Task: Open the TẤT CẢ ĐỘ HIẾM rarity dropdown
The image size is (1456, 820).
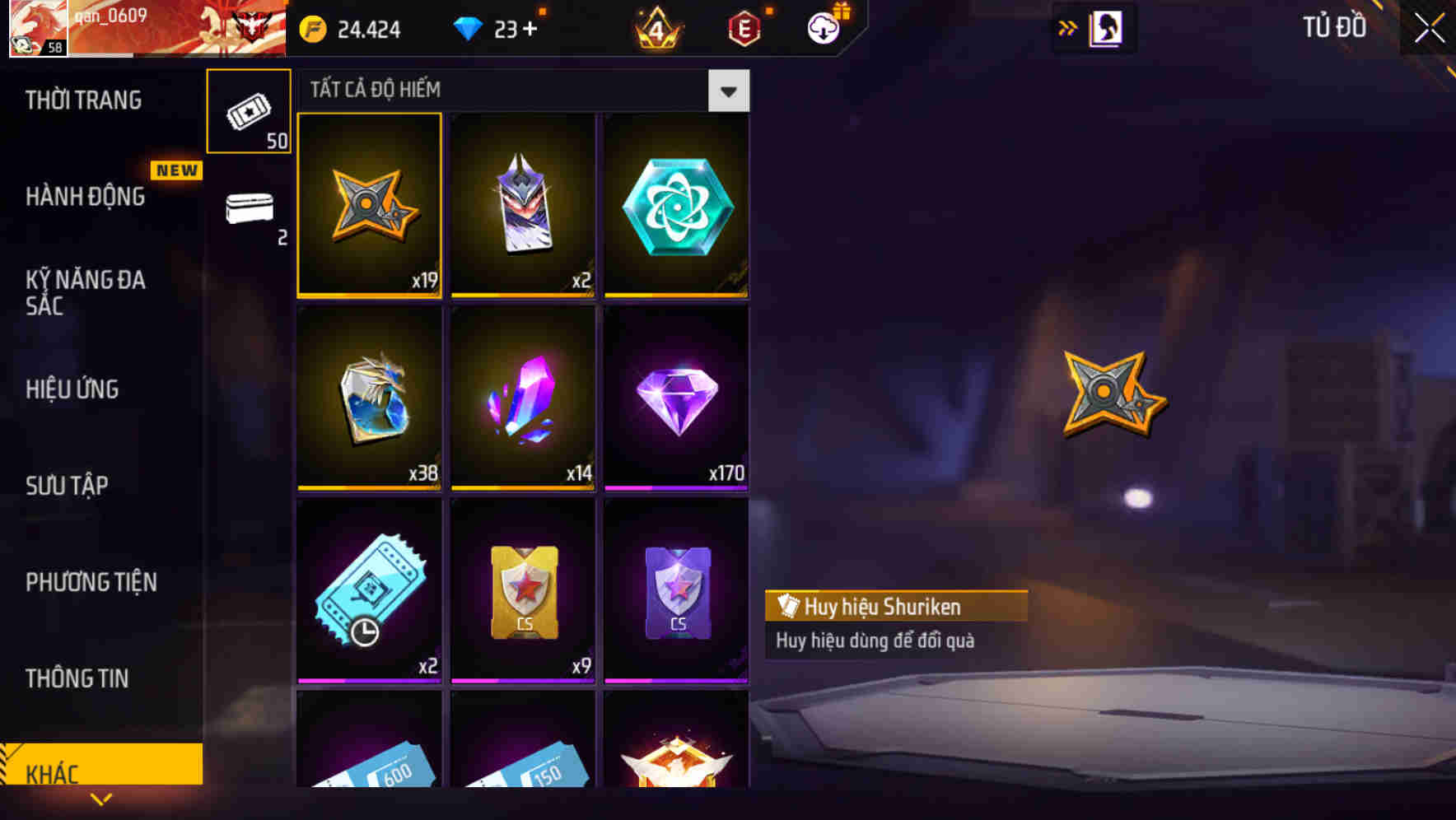Action: coord(728,91)
